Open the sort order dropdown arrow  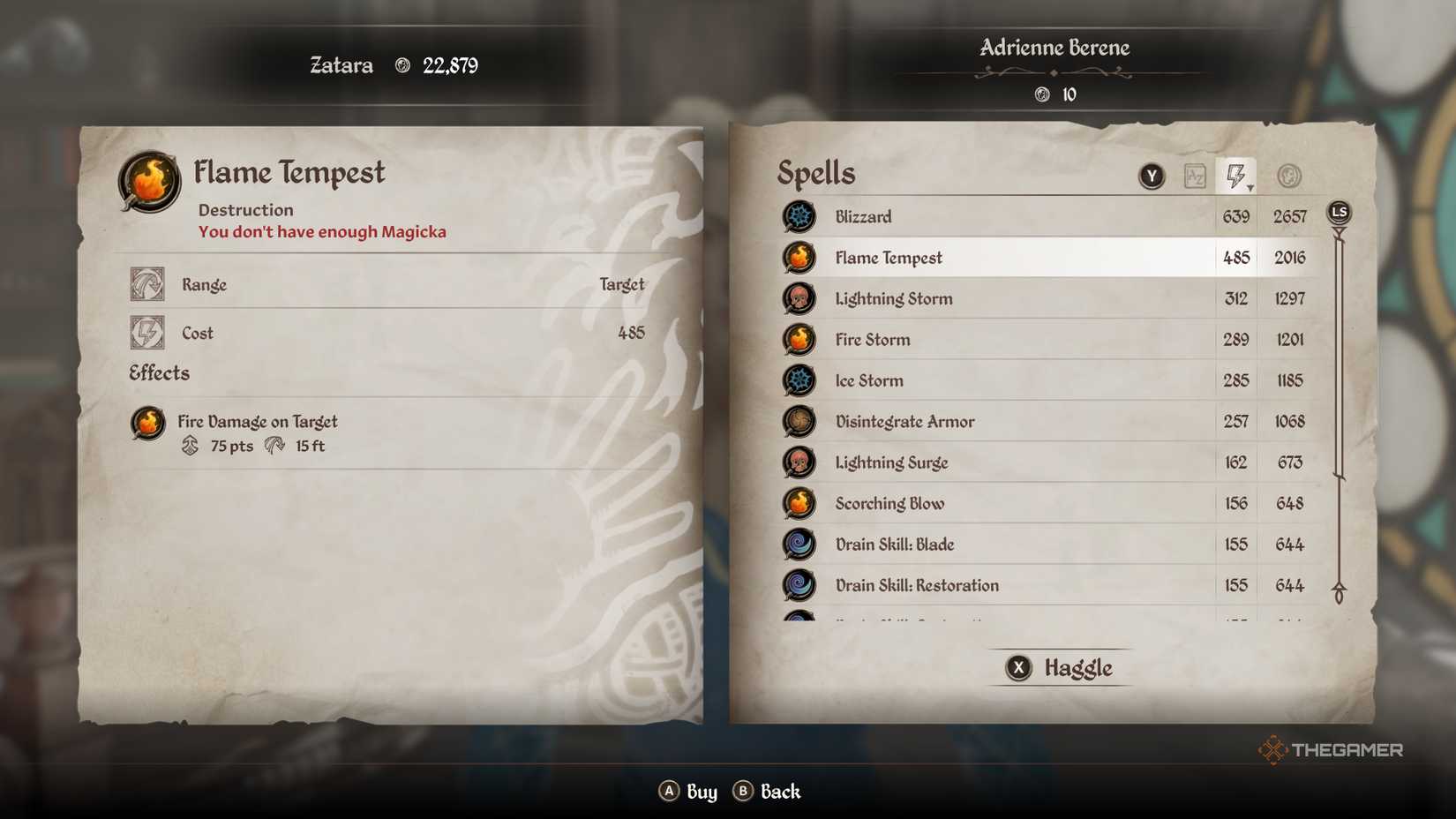1250,186
